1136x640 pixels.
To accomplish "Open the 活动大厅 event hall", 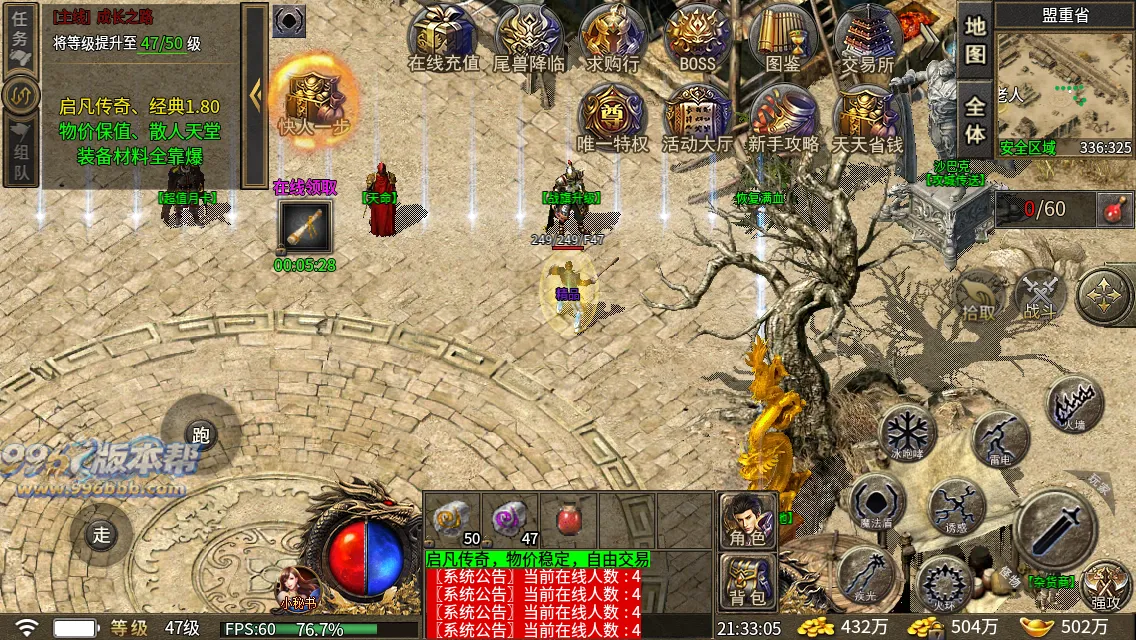I will click(697, 118).
